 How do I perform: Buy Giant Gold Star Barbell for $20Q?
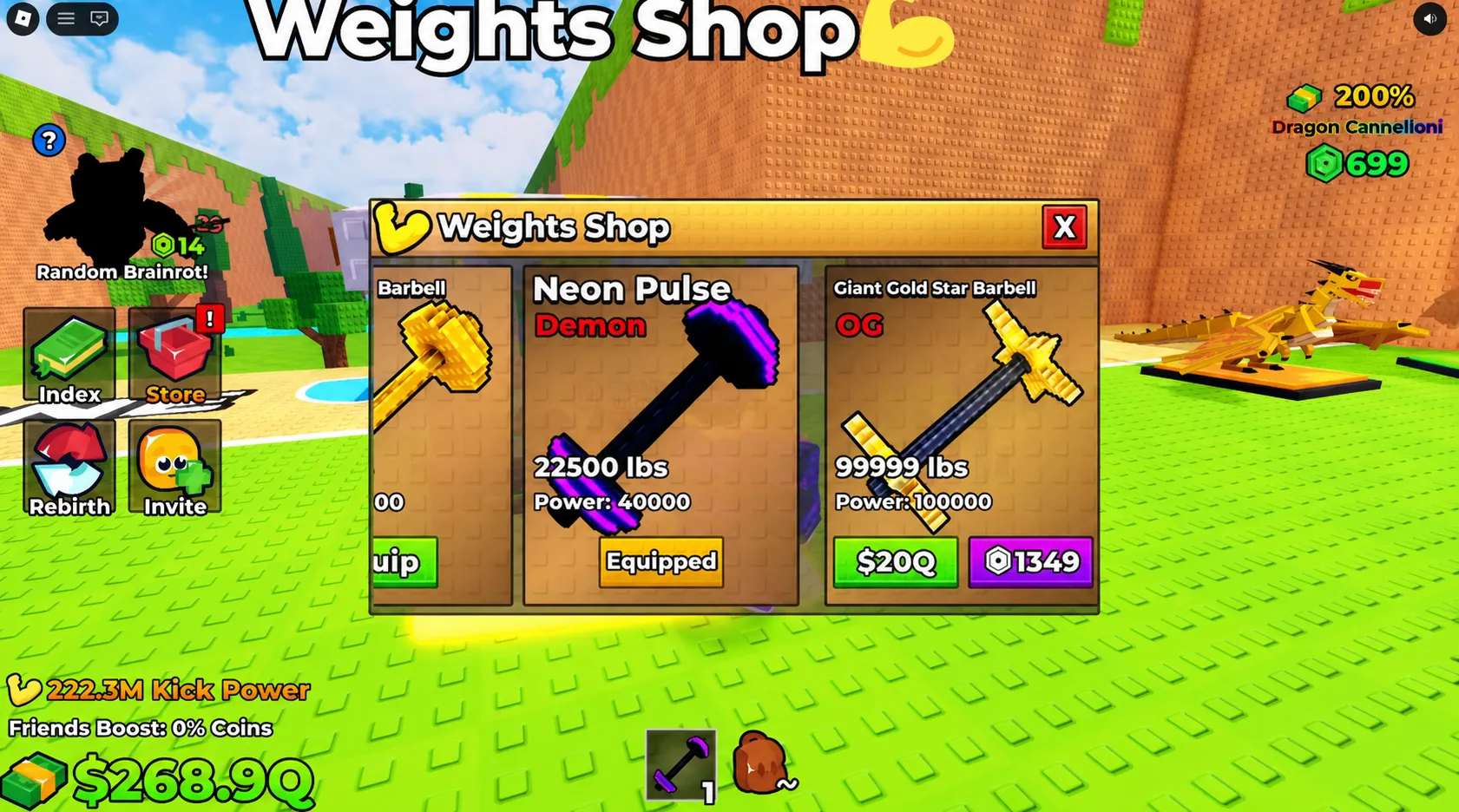pyautogui.click(x=895, y=562)
